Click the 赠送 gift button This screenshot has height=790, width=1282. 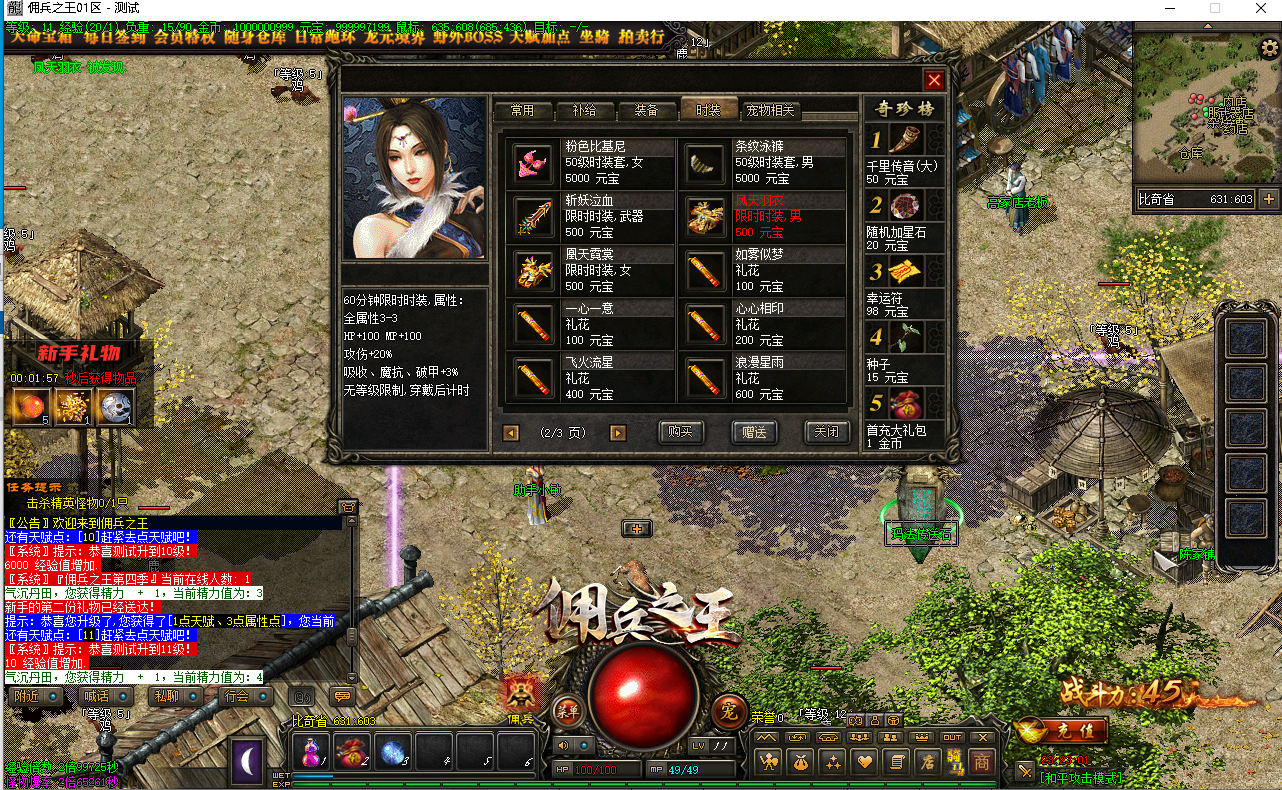[754, 432]
